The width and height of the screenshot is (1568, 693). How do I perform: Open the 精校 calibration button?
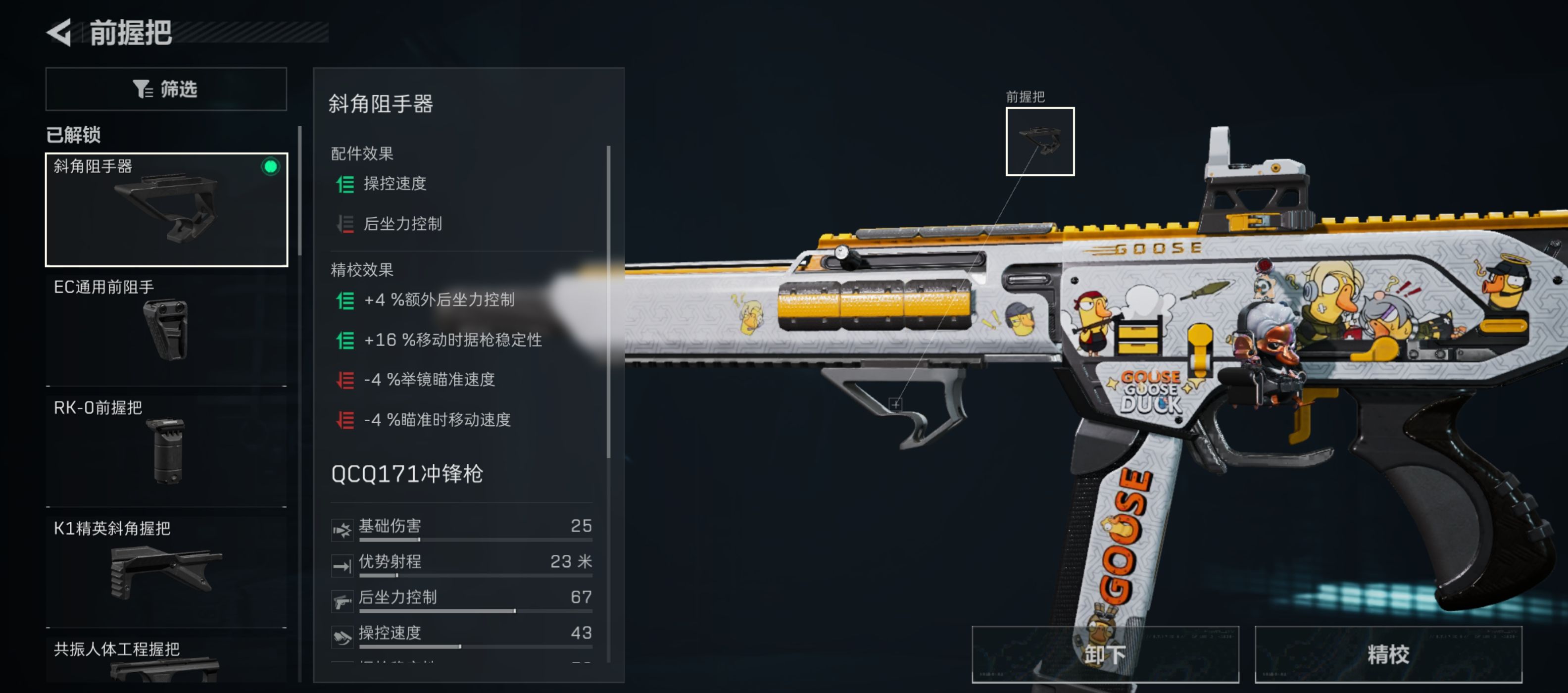pyautogui.click(x=1388, y=654)
